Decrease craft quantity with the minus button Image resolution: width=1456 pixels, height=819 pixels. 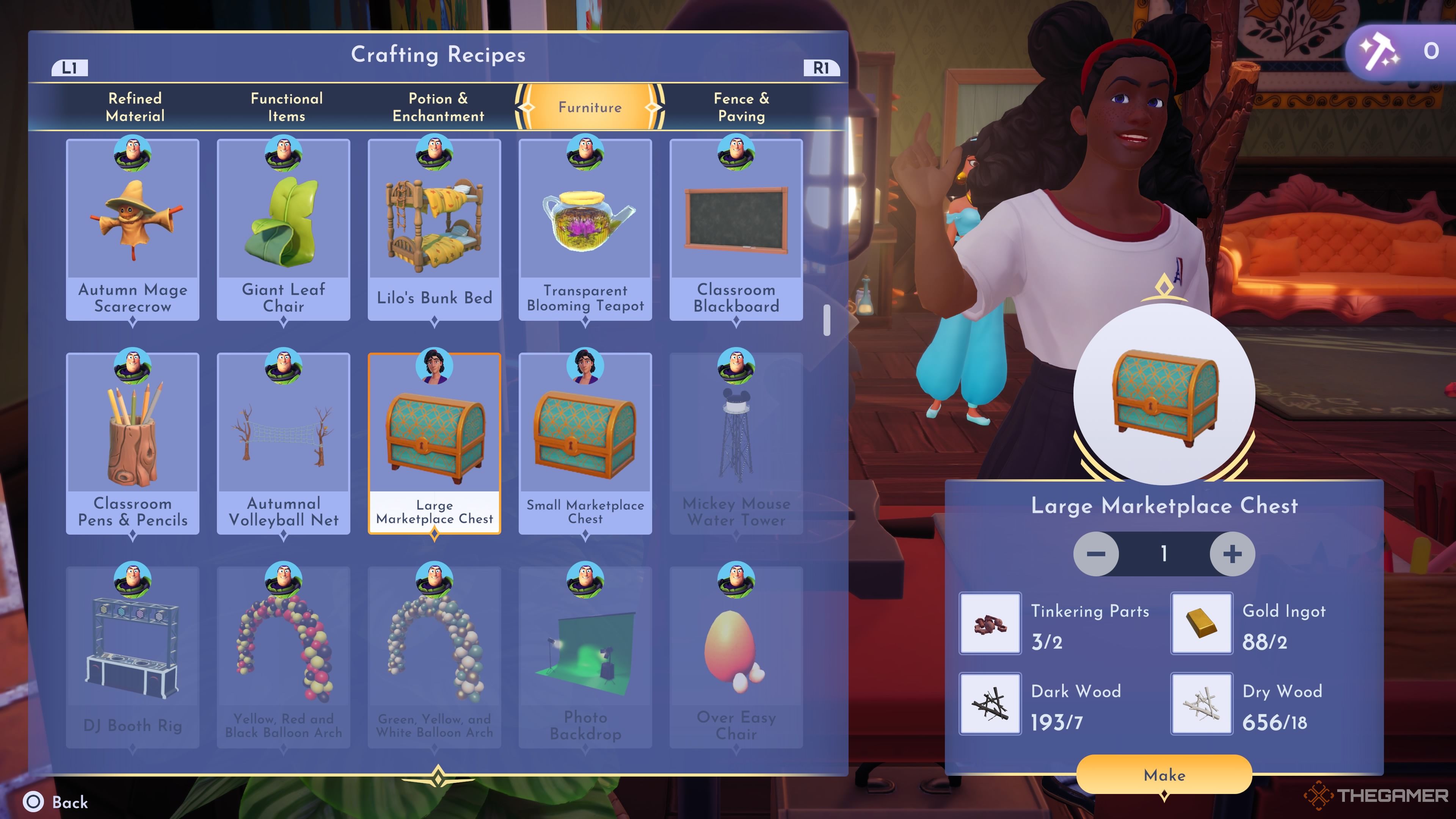pos(1095,553)
